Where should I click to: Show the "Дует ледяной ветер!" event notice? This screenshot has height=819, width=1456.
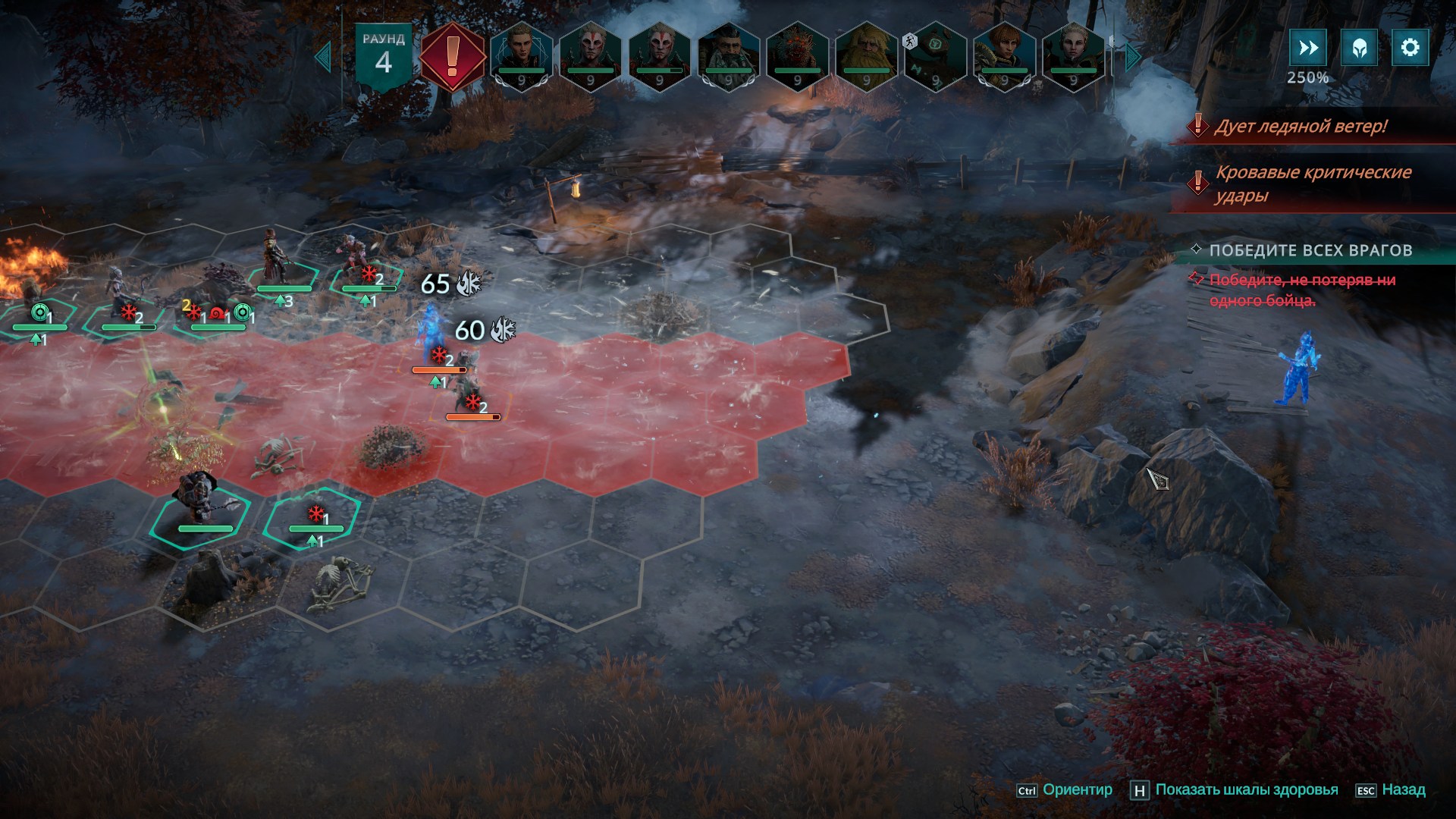(1300, 126)
